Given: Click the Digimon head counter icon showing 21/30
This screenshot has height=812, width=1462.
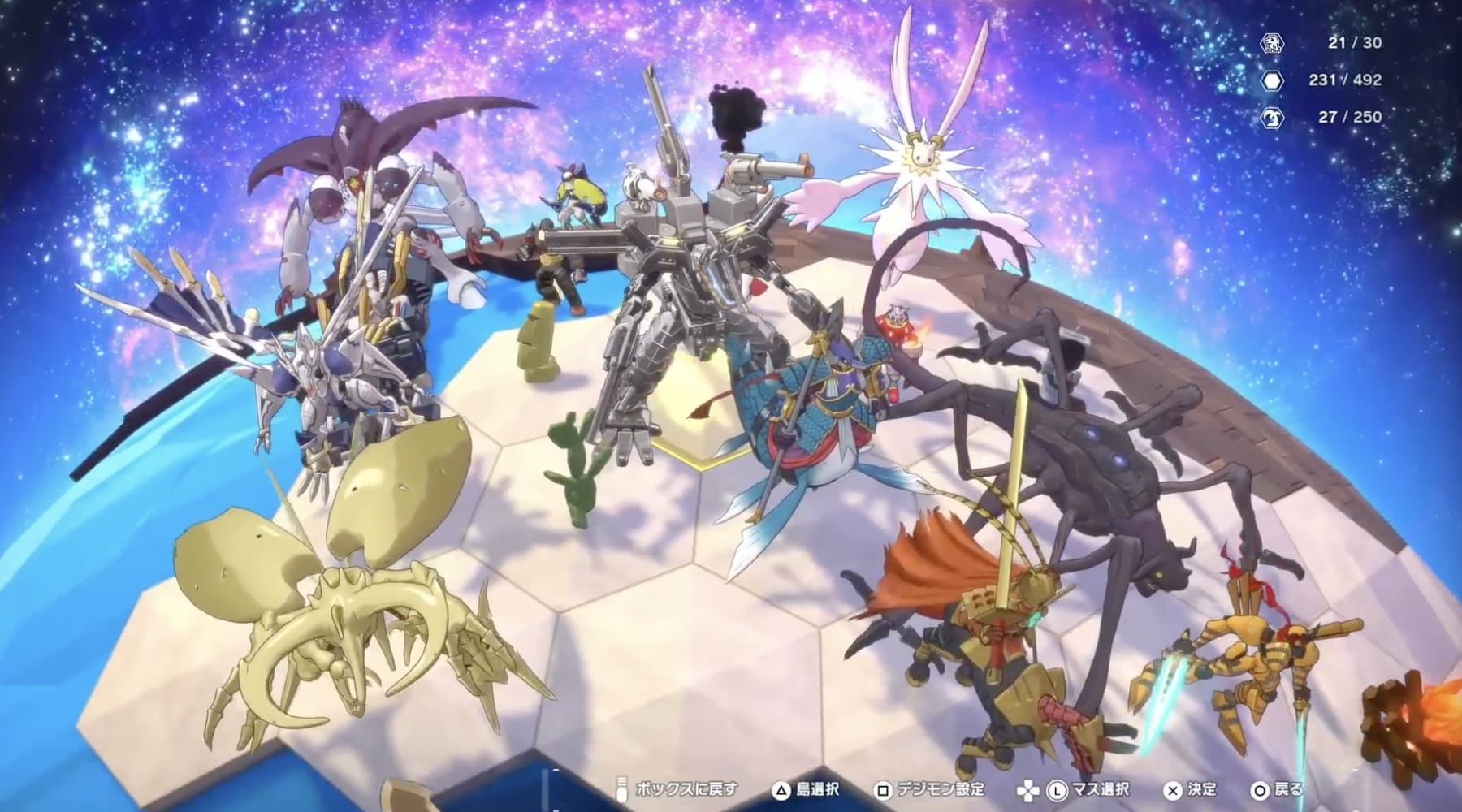Looking at the screenshot, I should pos(1272,45).
